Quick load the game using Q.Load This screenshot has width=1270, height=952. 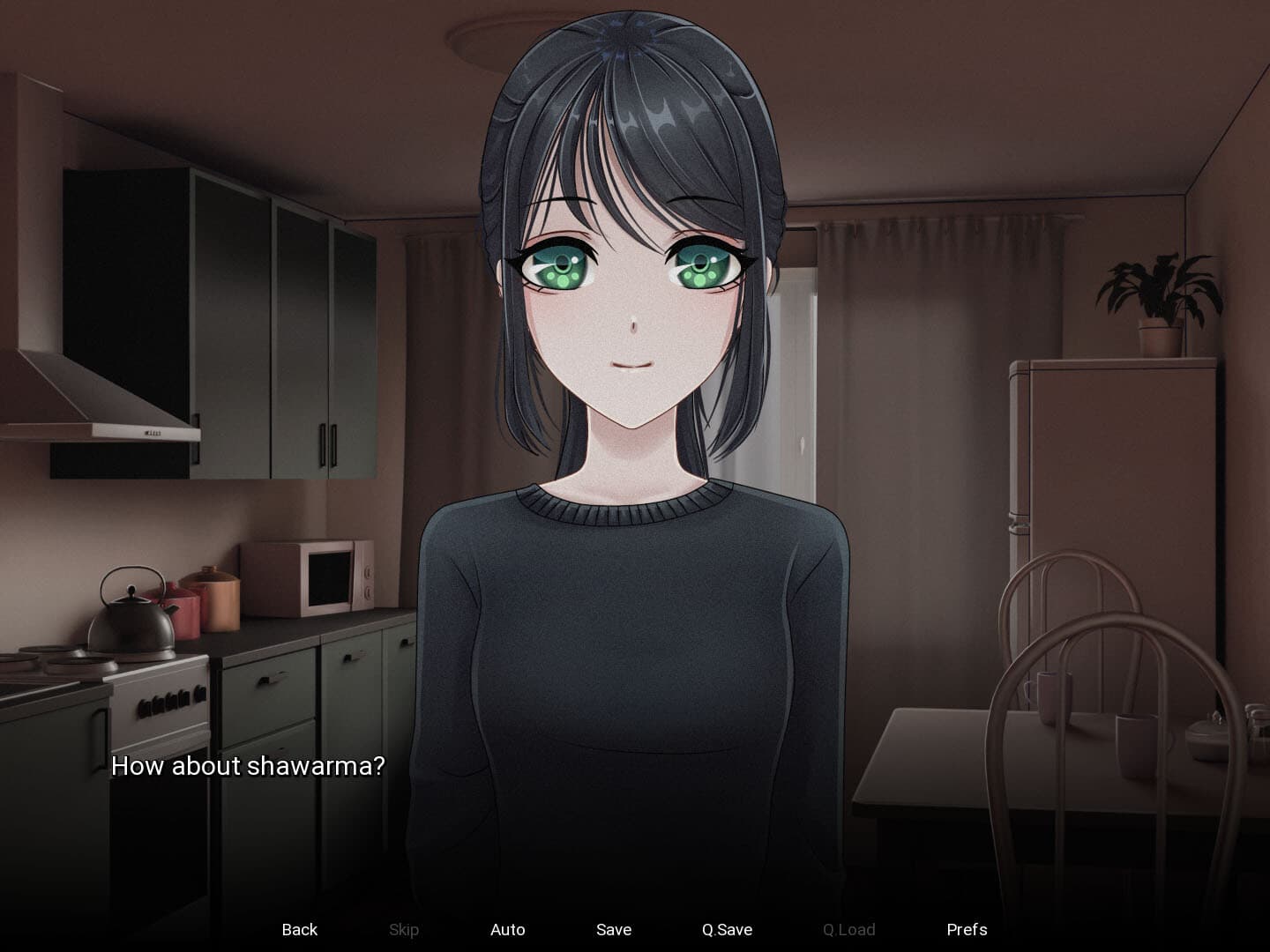[848, 929]
